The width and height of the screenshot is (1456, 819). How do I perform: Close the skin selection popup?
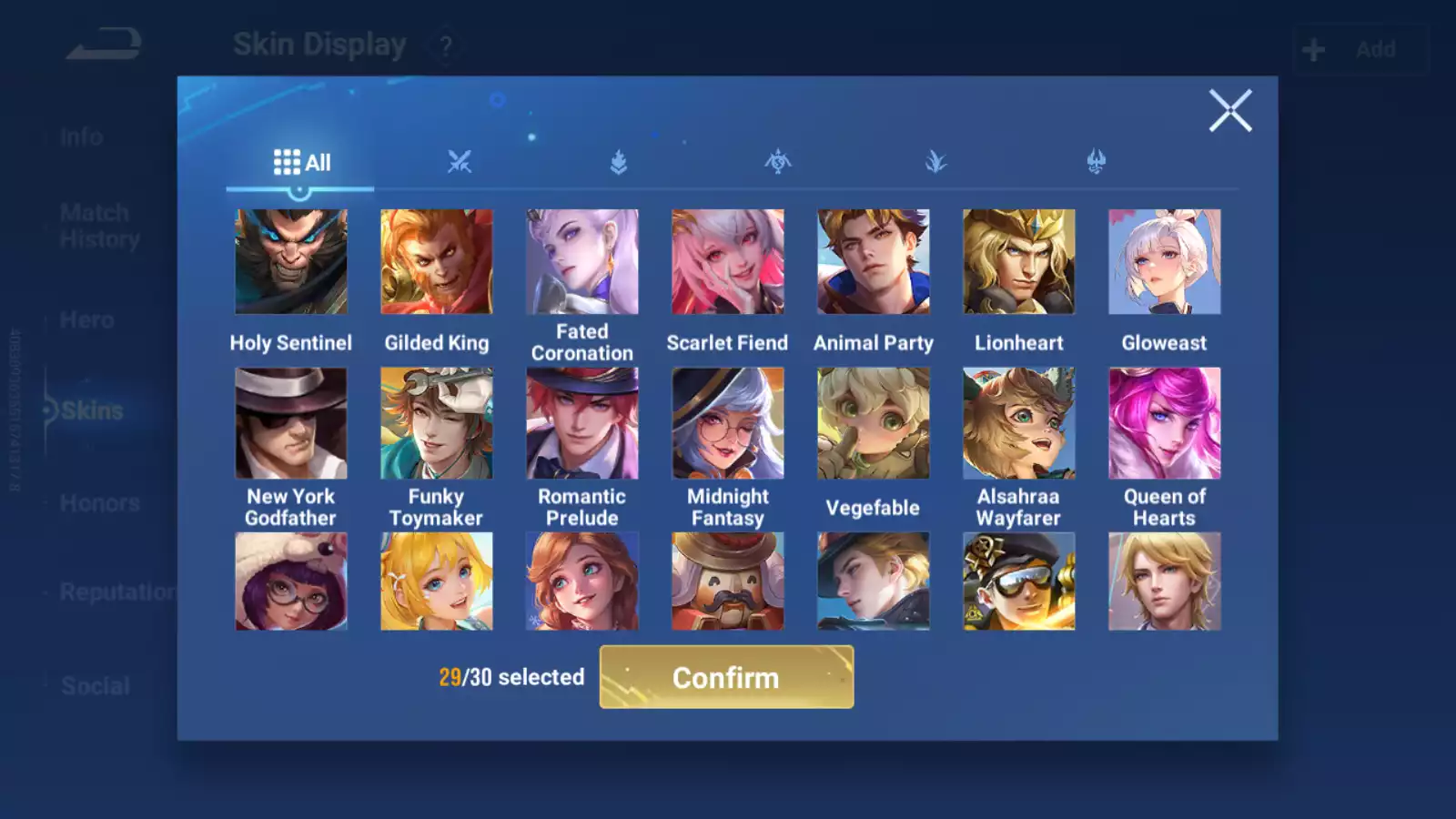pos(1230,111)
